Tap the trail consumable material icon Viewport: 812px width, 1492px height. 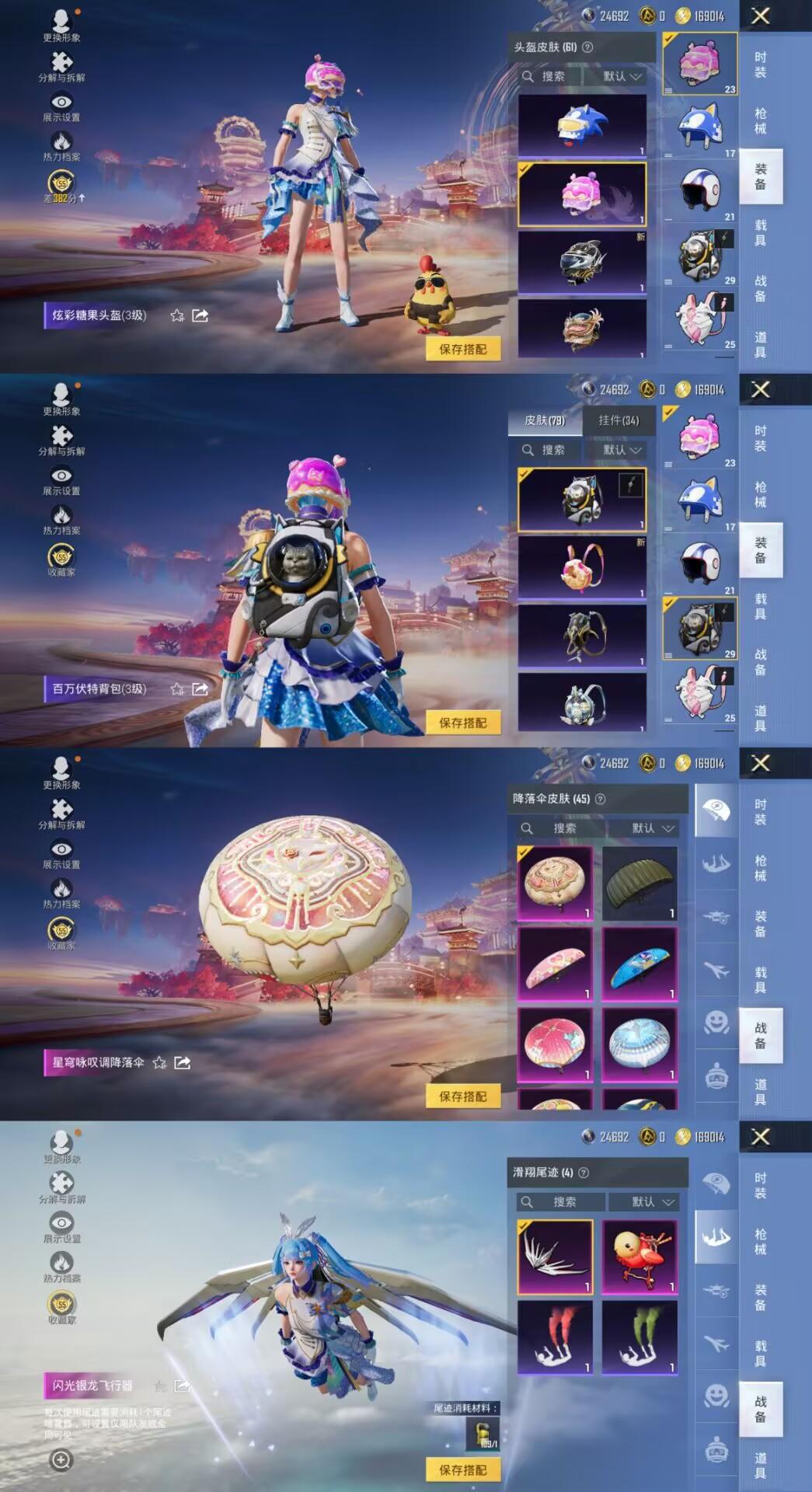[483, 1434]
